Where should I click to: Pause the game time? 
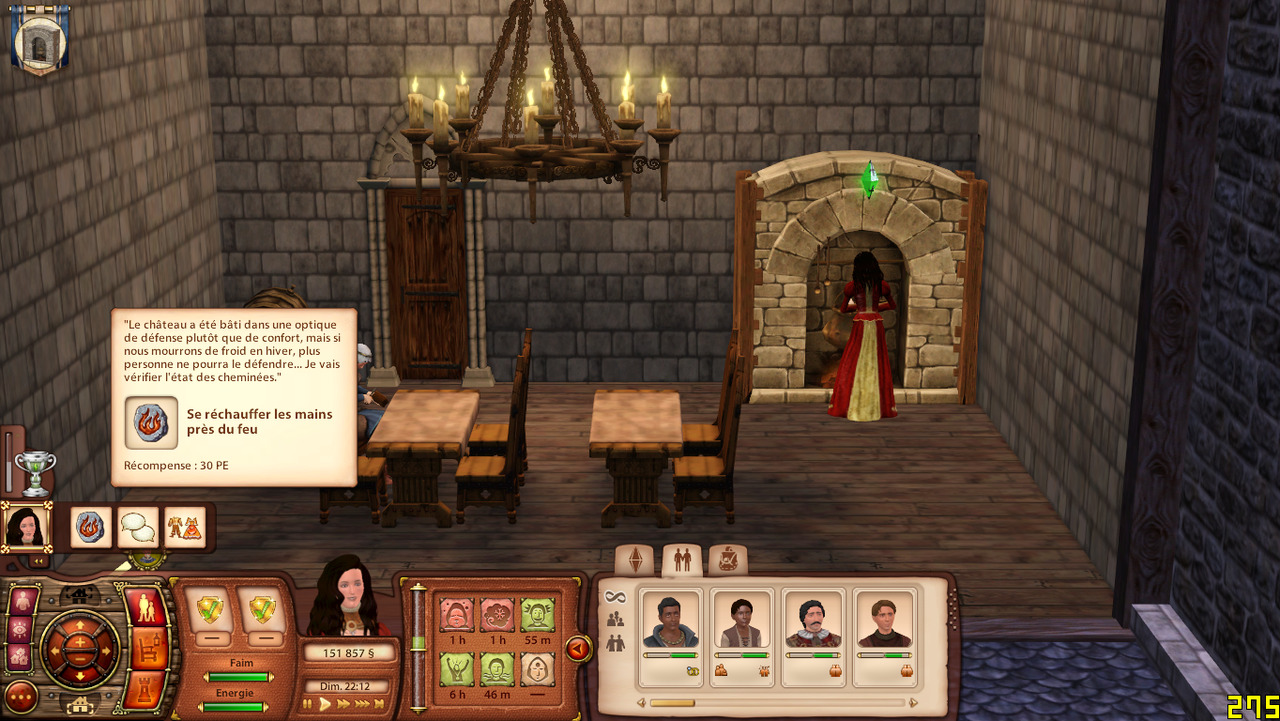pos(308,704)
